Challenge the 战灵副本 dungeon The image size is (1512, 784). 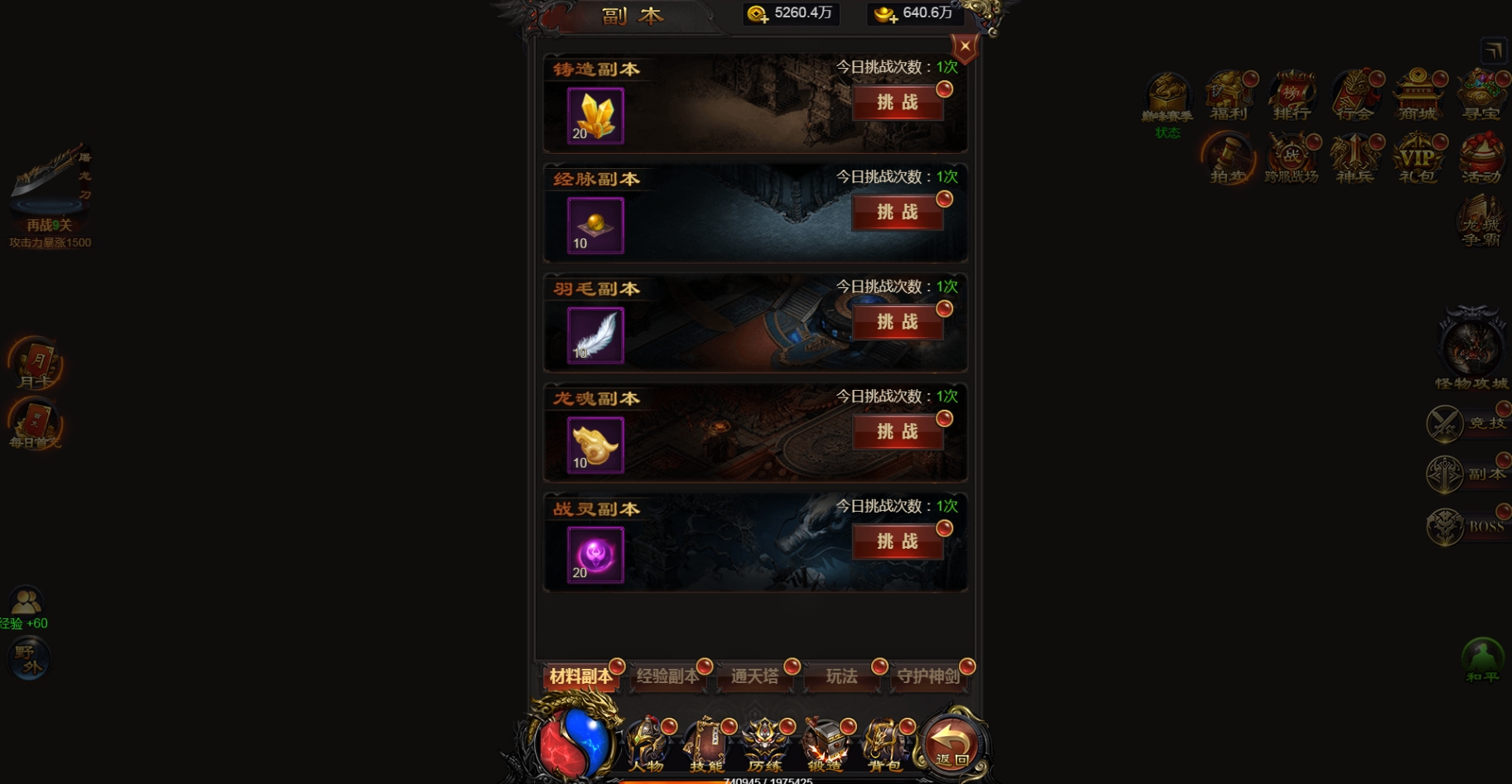pos(899,542)
